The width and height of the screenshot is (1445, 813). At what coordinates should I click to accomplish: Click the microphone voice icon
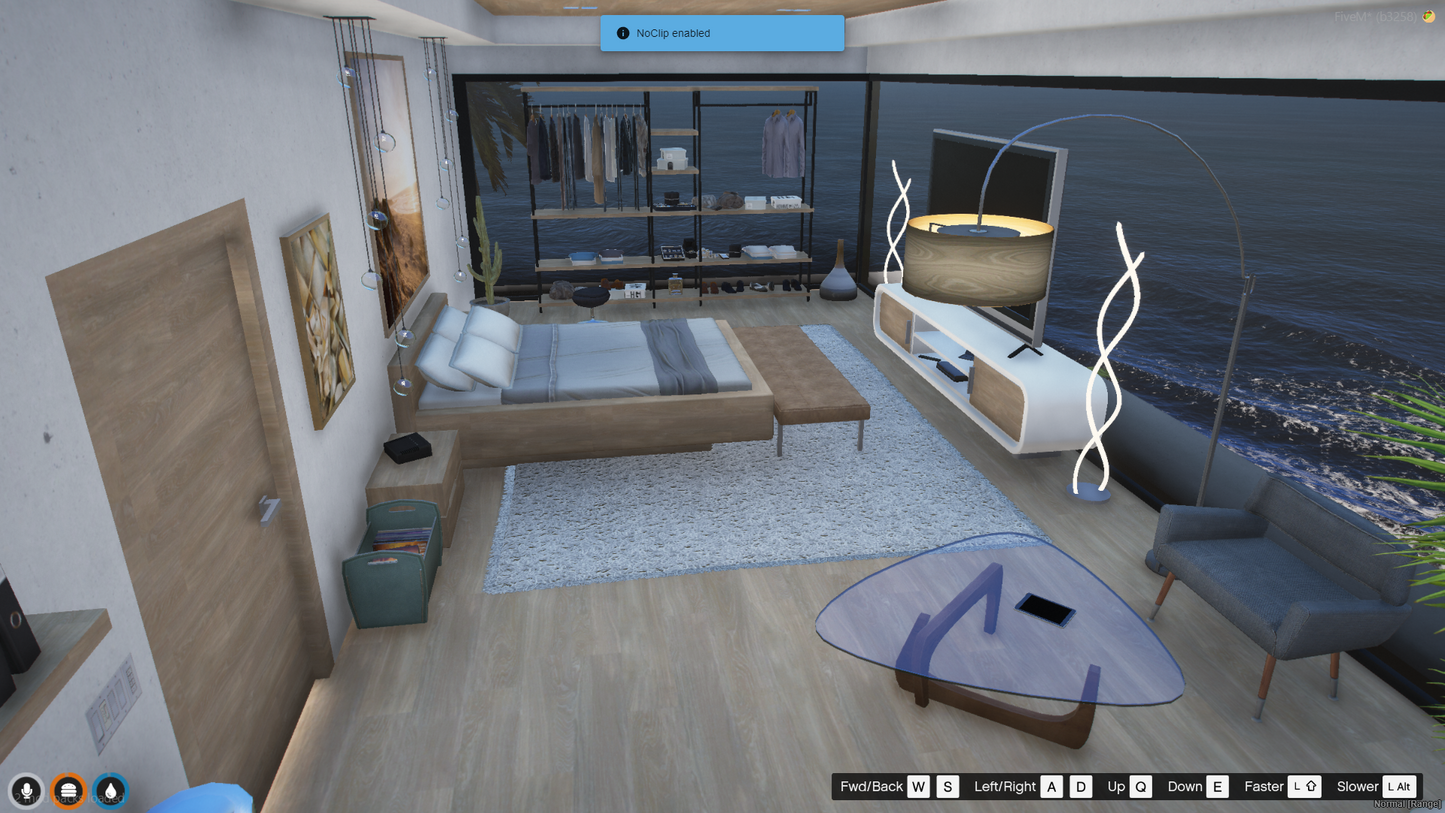pyautogui.click(x=27, y=790)
